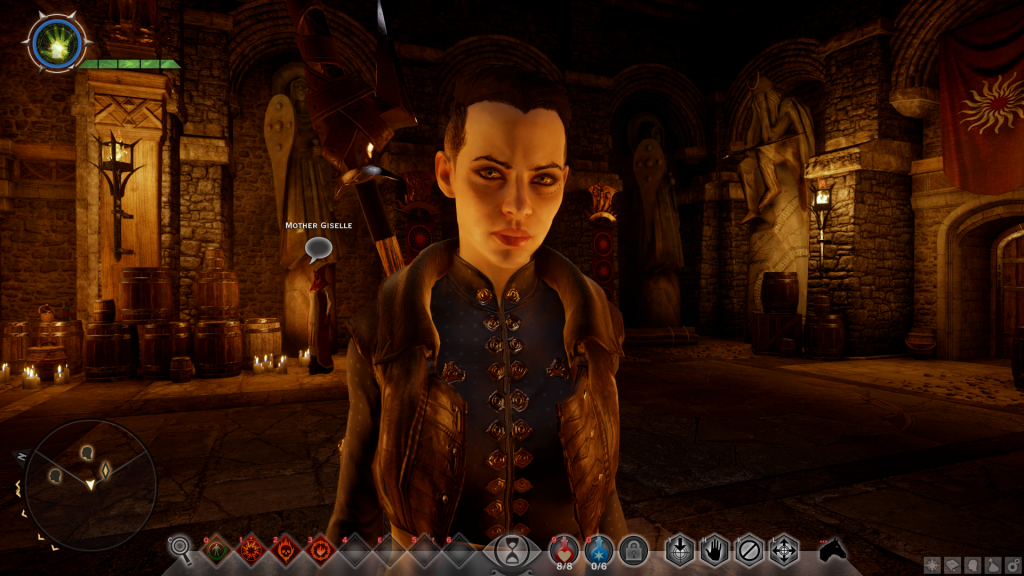Open the journal book shortcut
The image size is (1024, 576).
click(951, 565)
